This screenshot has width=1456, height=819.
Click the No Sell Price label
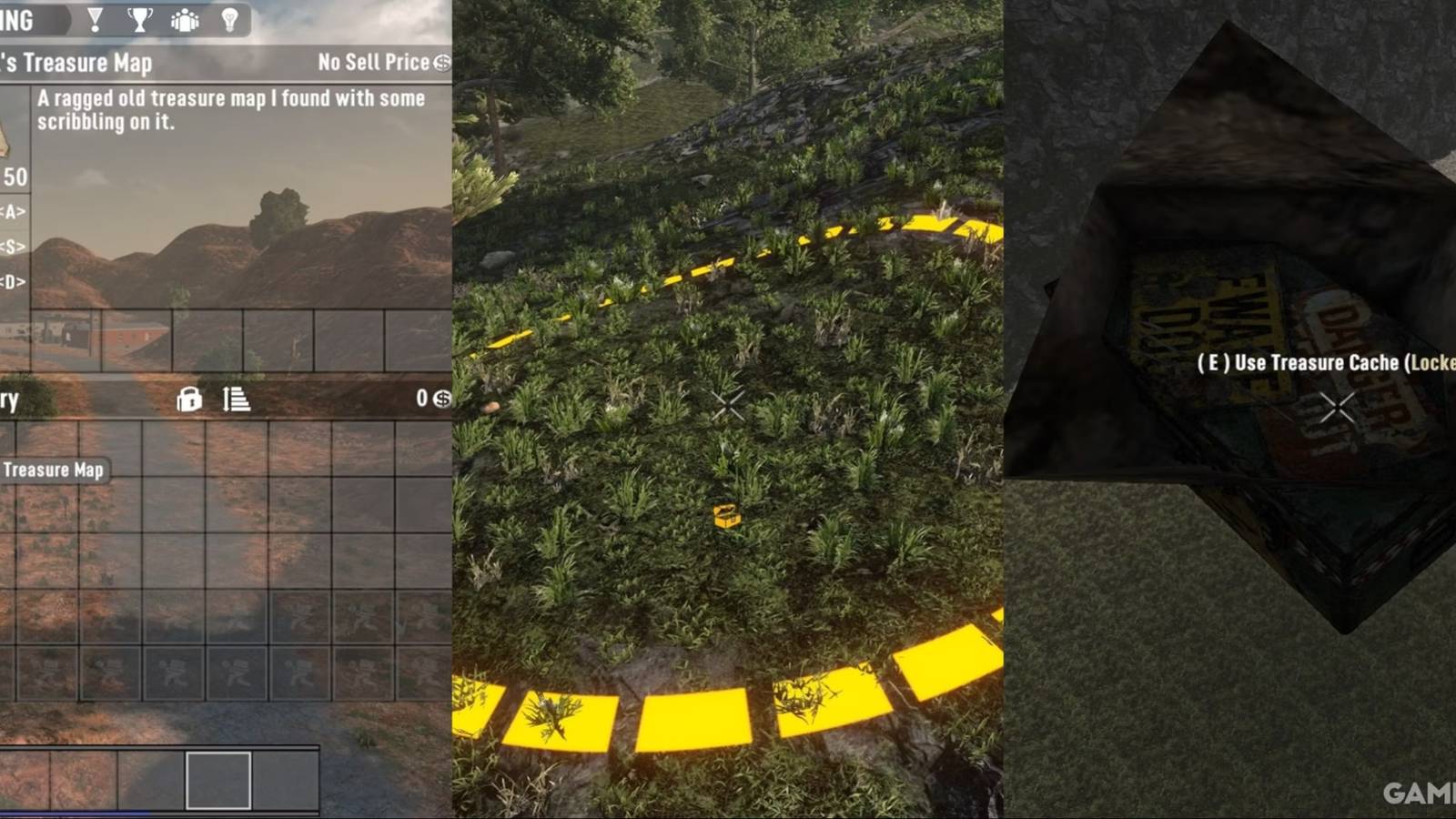371,63
